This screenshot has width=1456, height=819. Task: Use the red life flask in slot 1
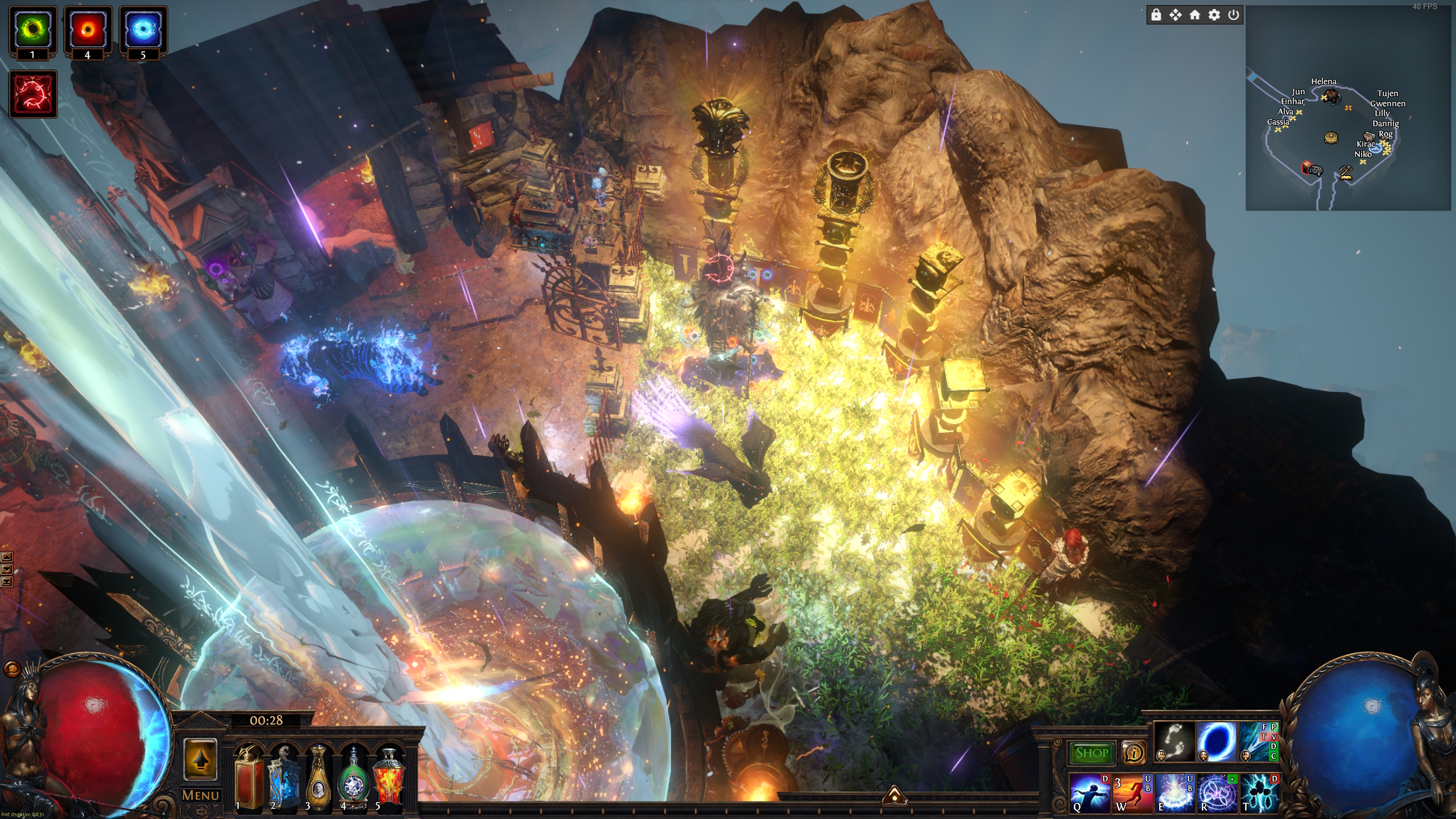[249, 777]
